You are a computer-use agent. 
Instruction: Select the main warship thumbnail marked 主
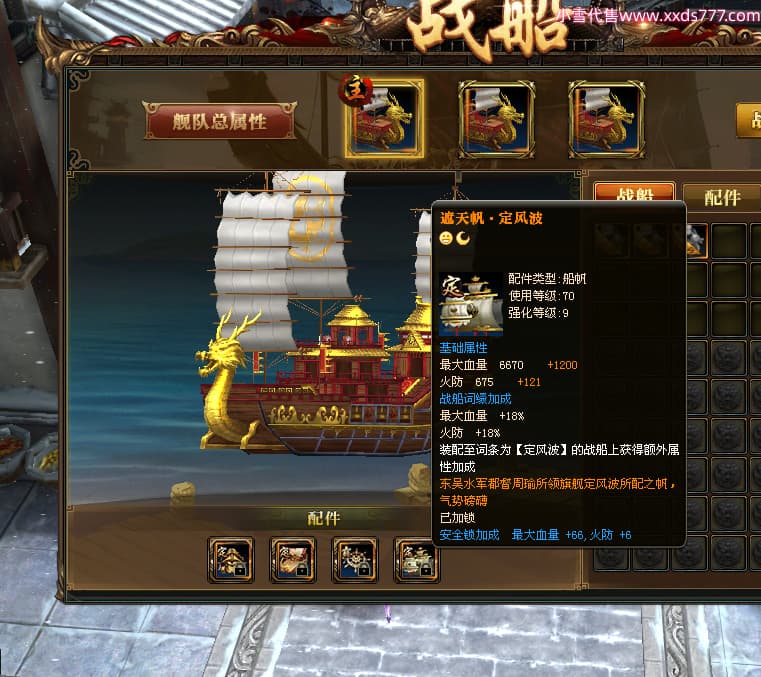(384, 118)
